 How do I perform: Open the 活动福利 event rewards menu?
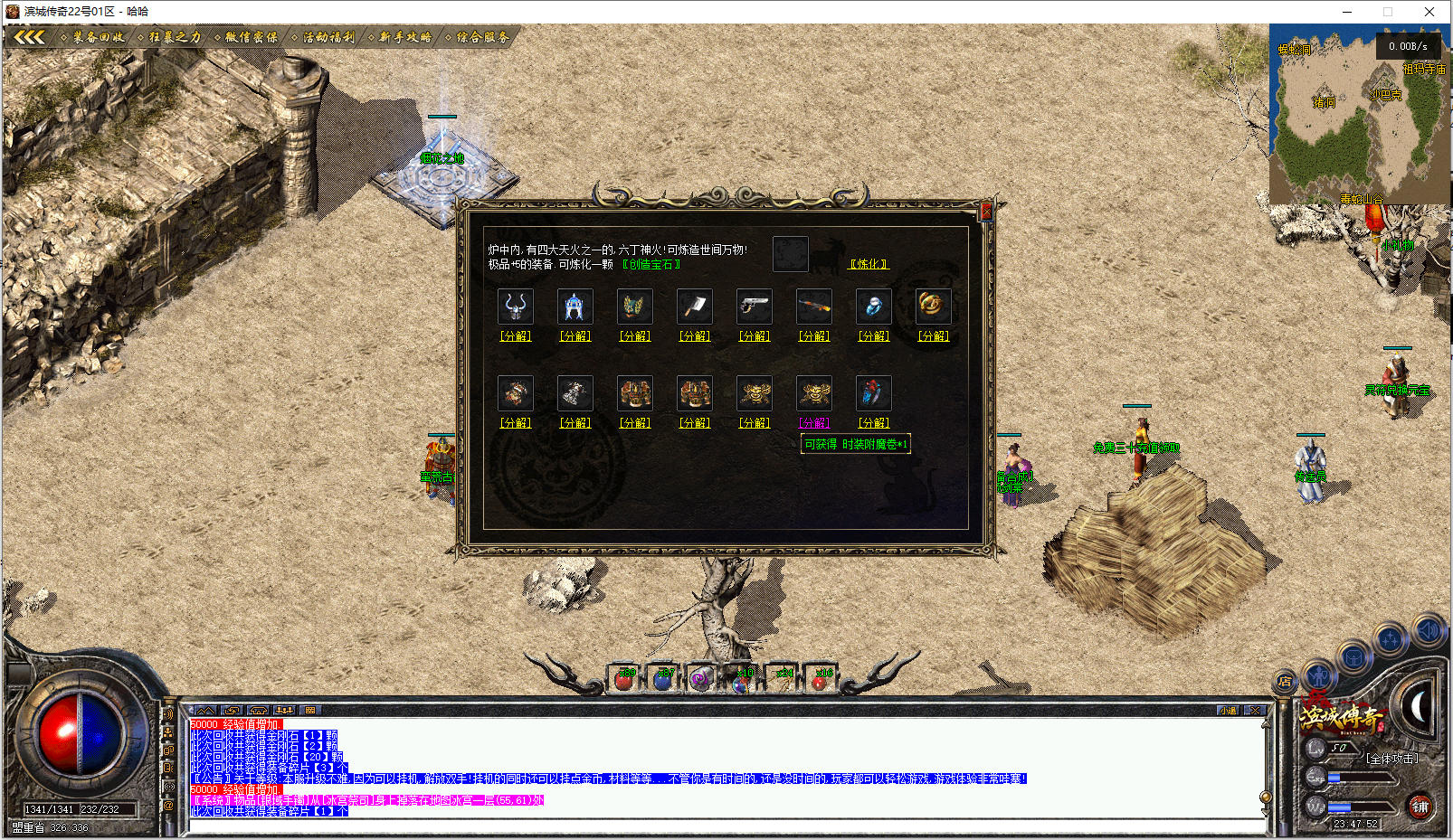[328, 37]
